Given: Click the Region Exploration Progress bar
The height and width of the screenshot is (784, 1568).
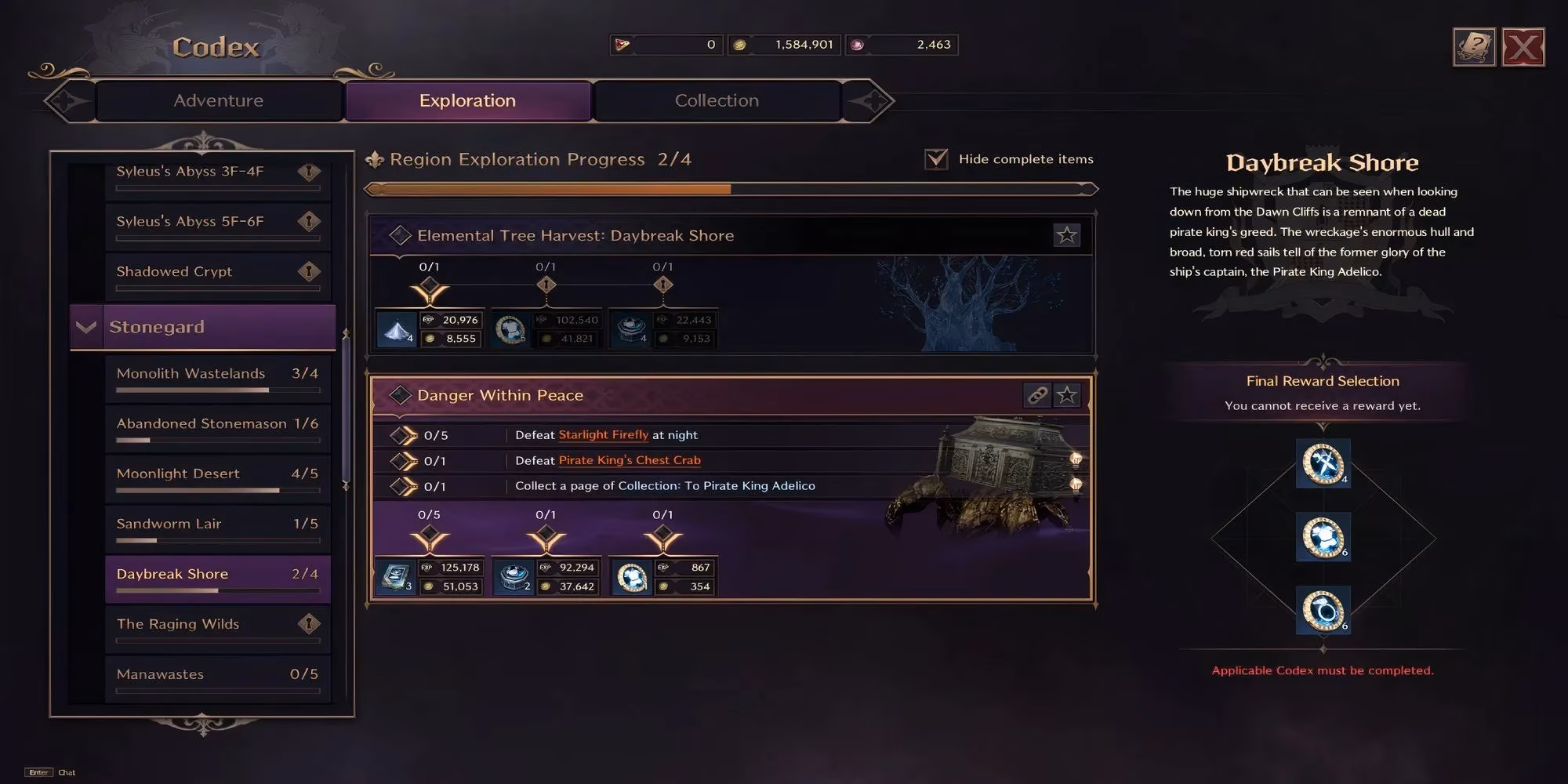Looking at the screenshot, I should pos(729,188).
